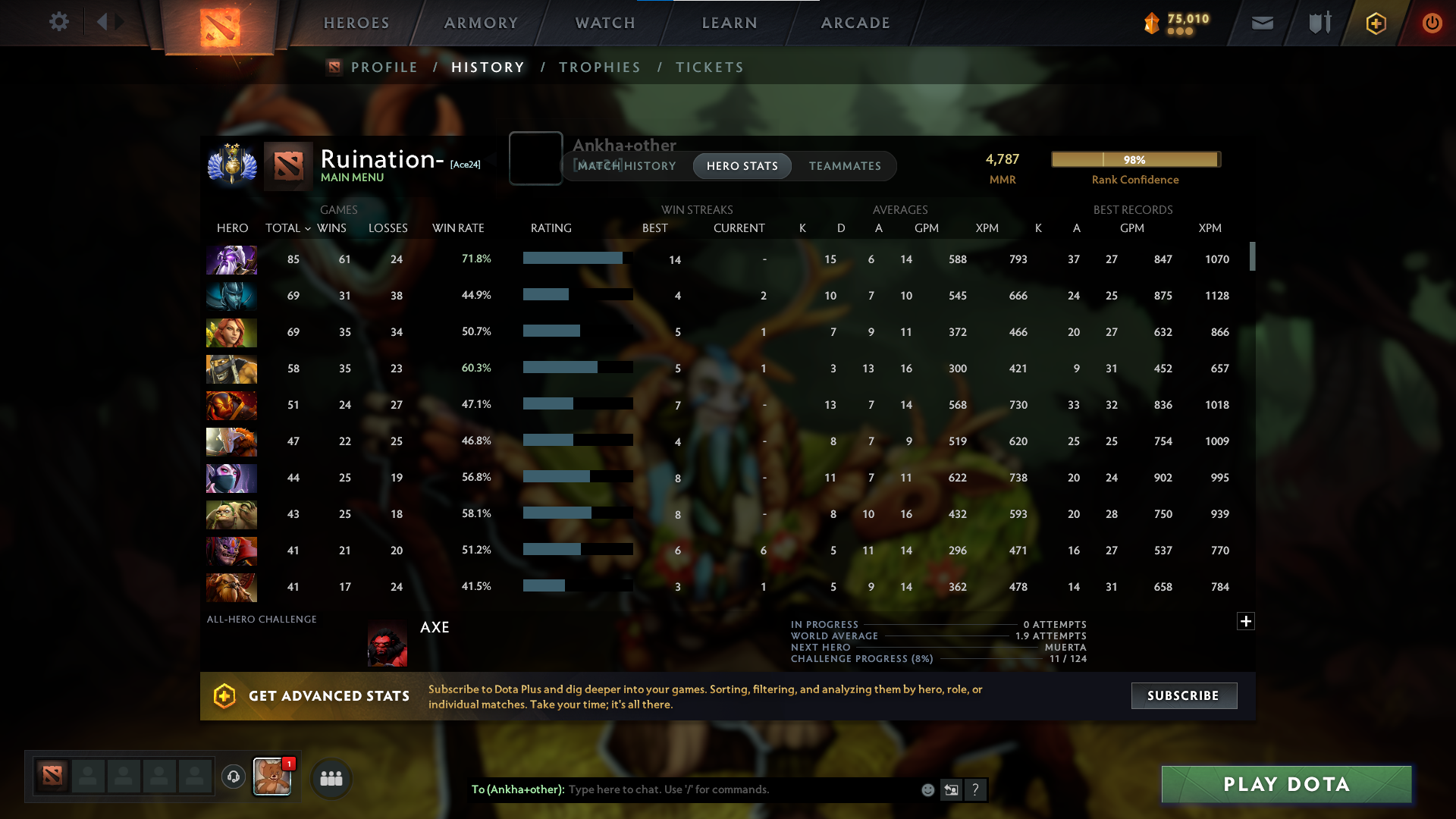
Task: Click the SUBSCRIBE button for Dota Plus
Action: [x=1183, y=695]
